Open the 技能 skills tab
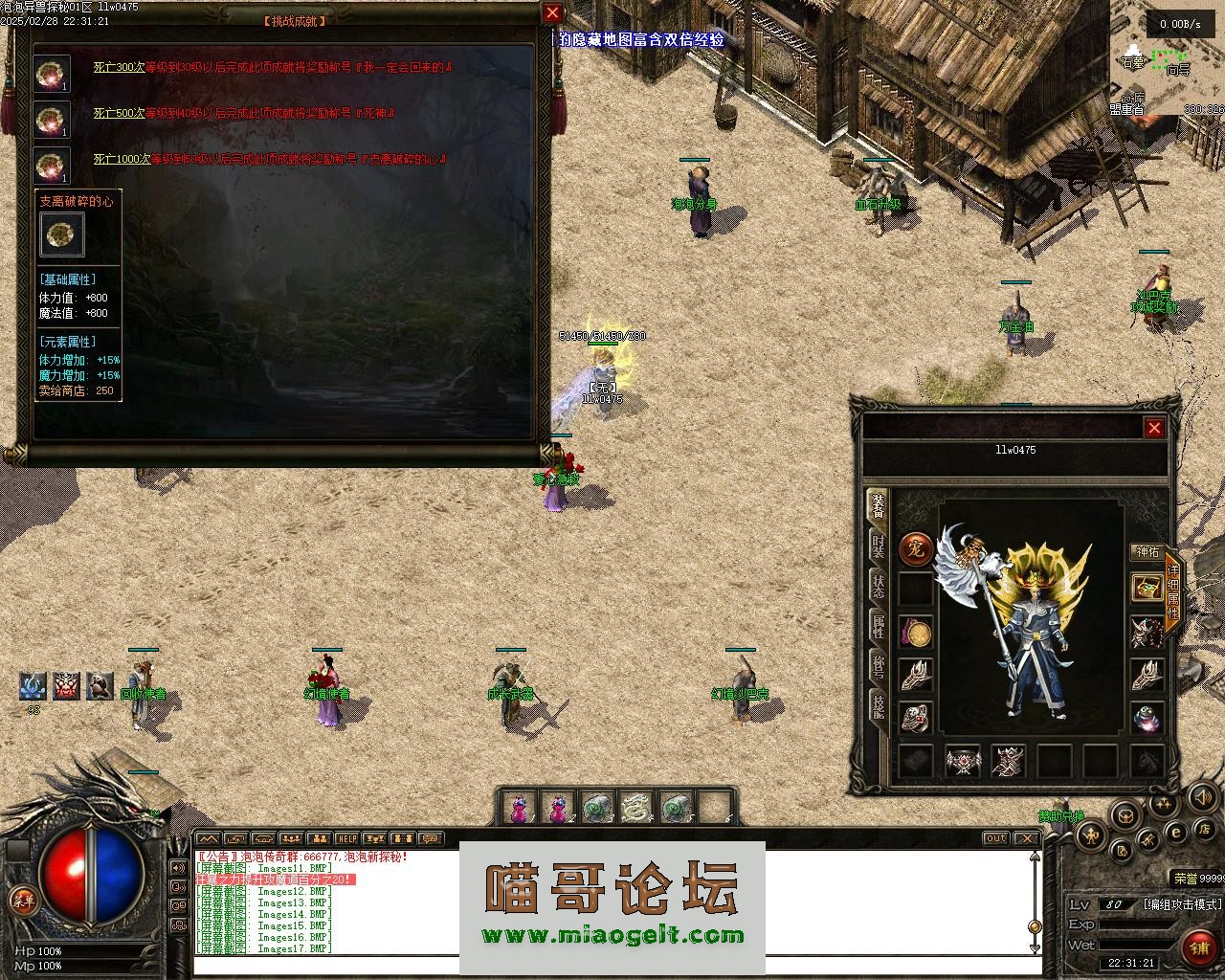Viewport: 1225px width, 980px height. click(877, 706)
